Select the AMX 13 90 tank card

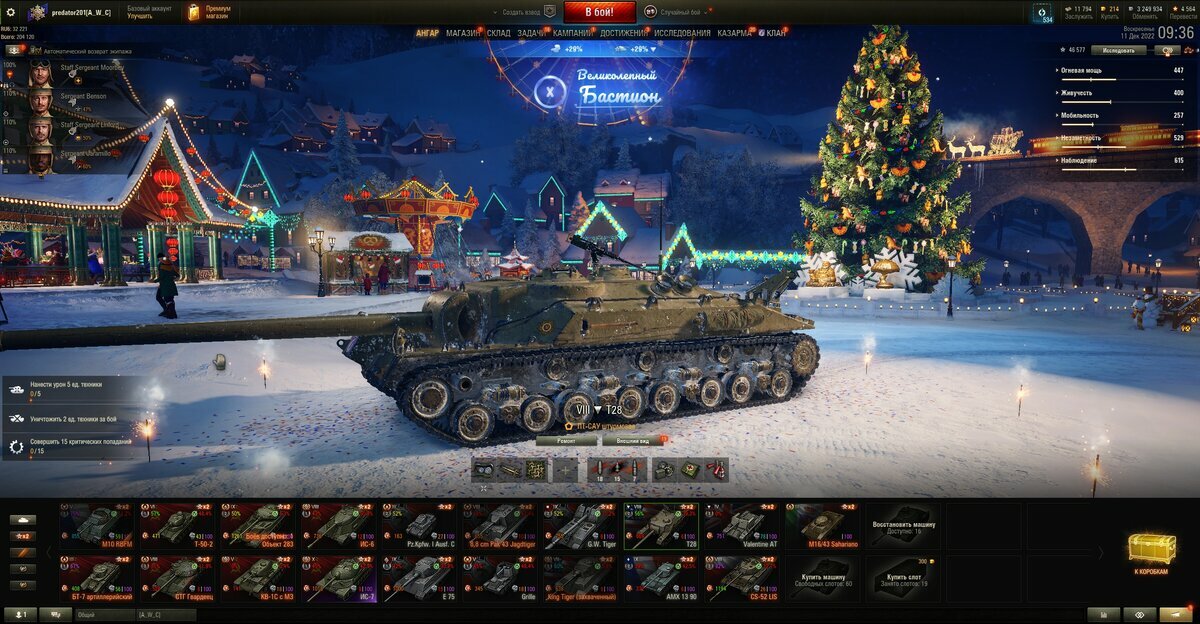click(662, 578)
